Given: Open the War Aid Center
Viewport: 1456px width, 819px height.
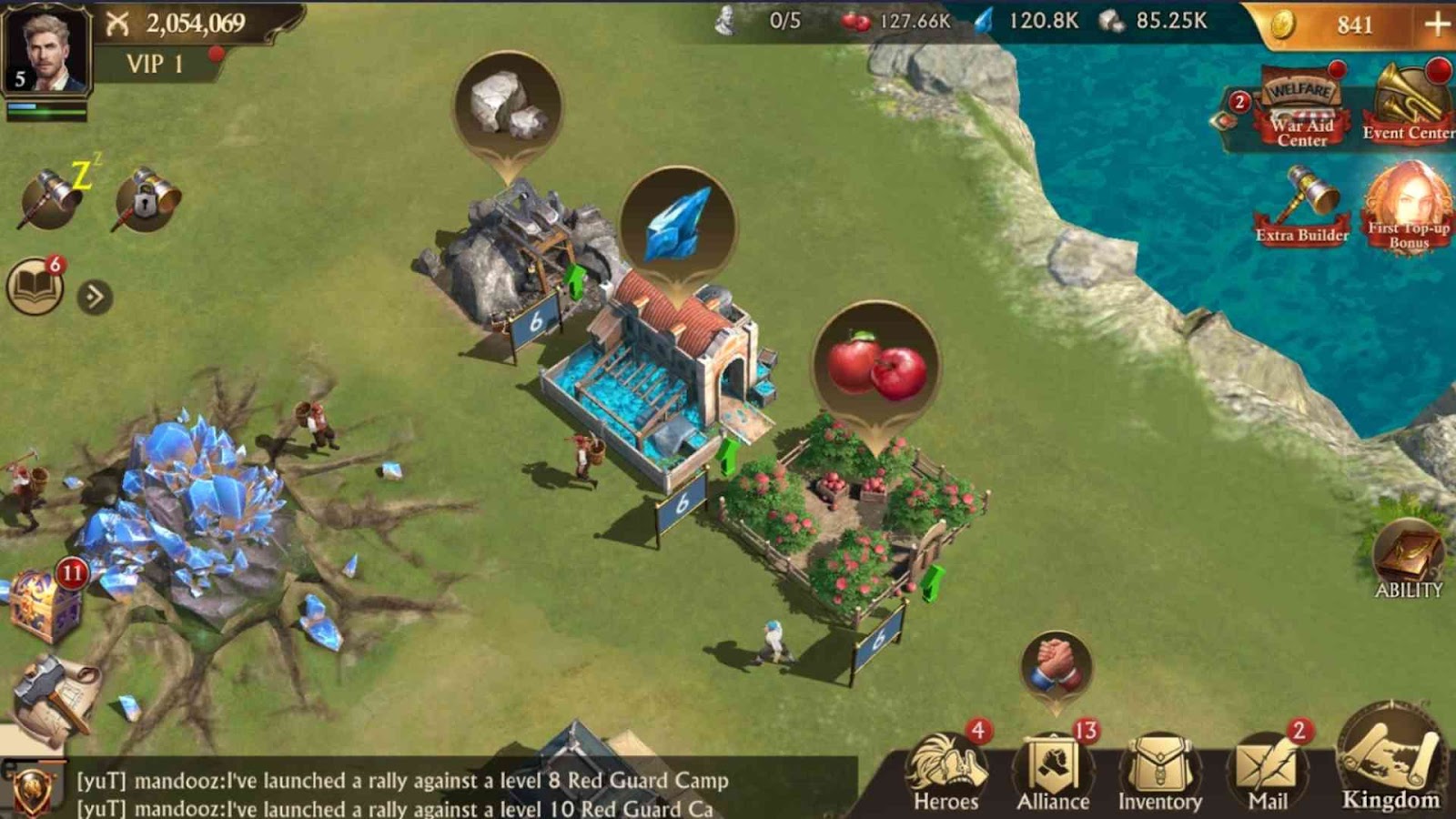Looking at the screenshot, I should 1301,112.
